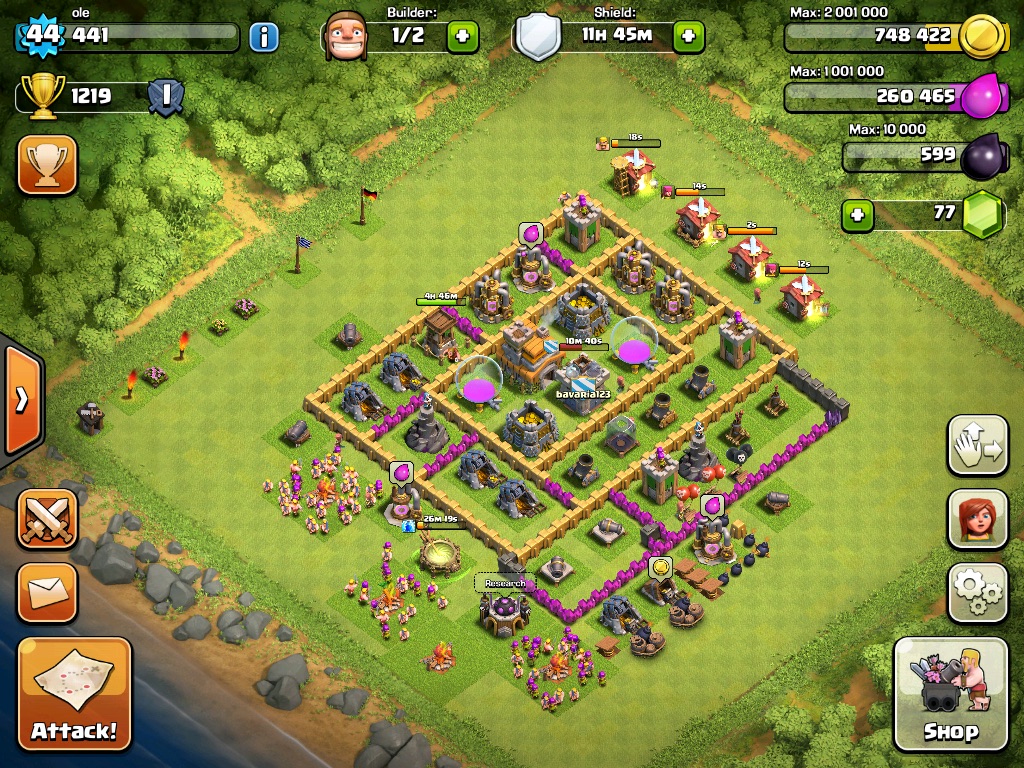Open the crossed swords battle log
1024x768 pixels.
[x=47, y=518]
